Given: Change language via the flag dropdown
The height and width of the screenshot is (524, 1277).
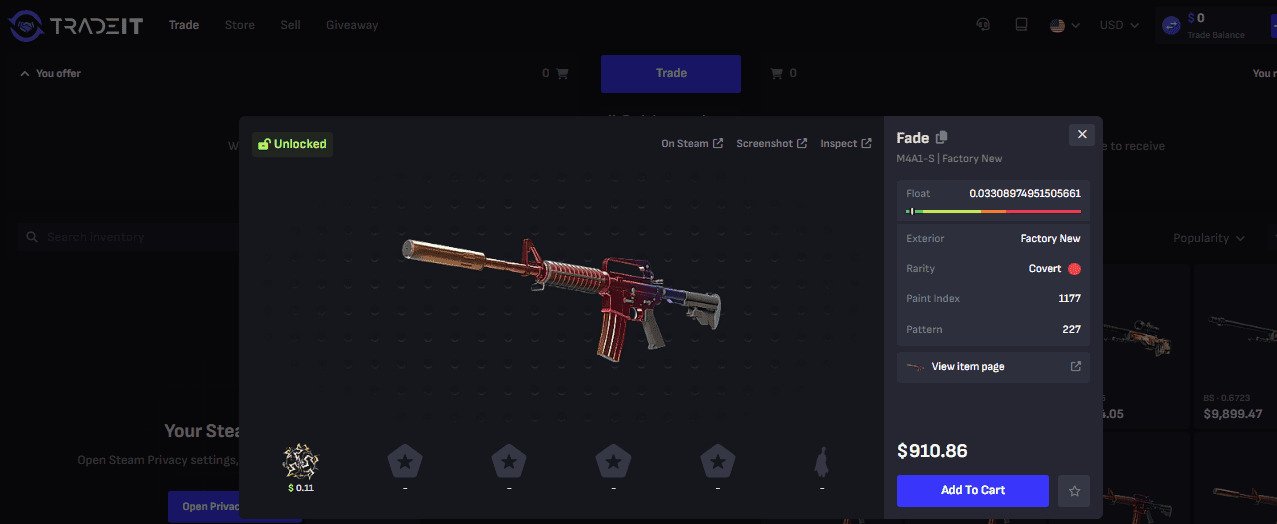Looking at the screenshot, I should click(x=1064, y=25).
